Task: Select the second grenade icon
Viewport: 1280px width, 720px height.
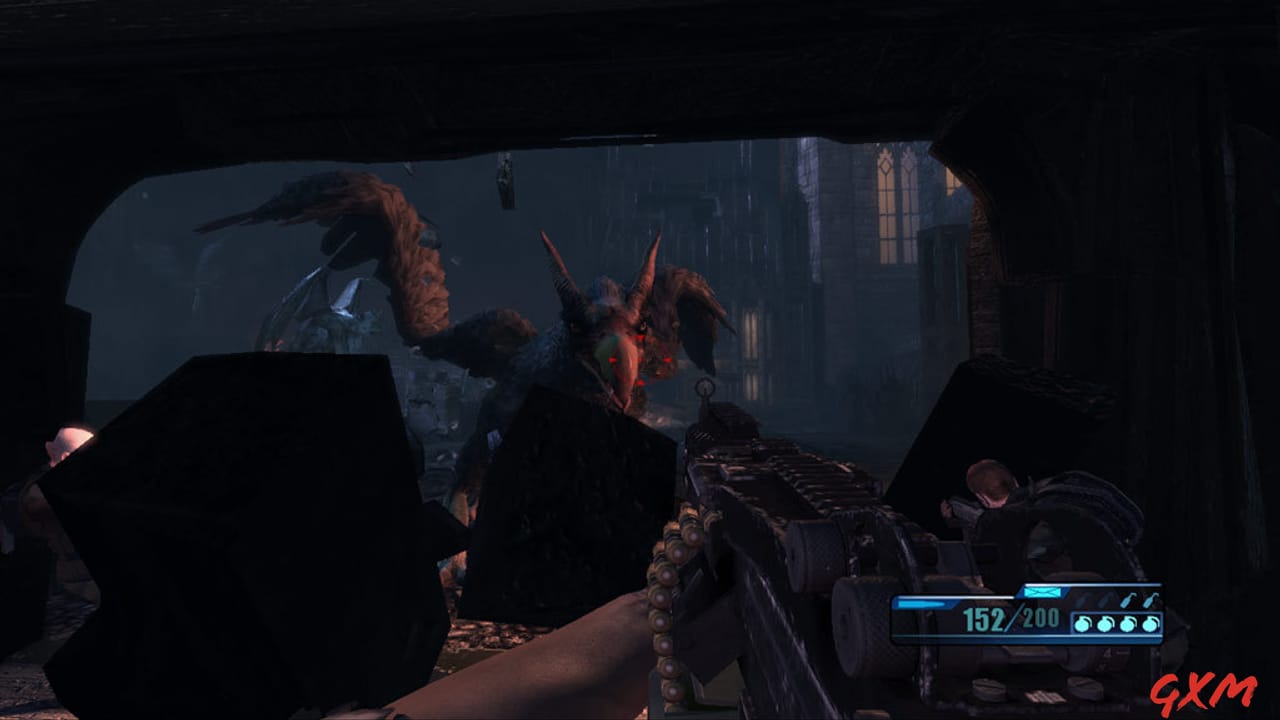Action: pos(1105,623)
